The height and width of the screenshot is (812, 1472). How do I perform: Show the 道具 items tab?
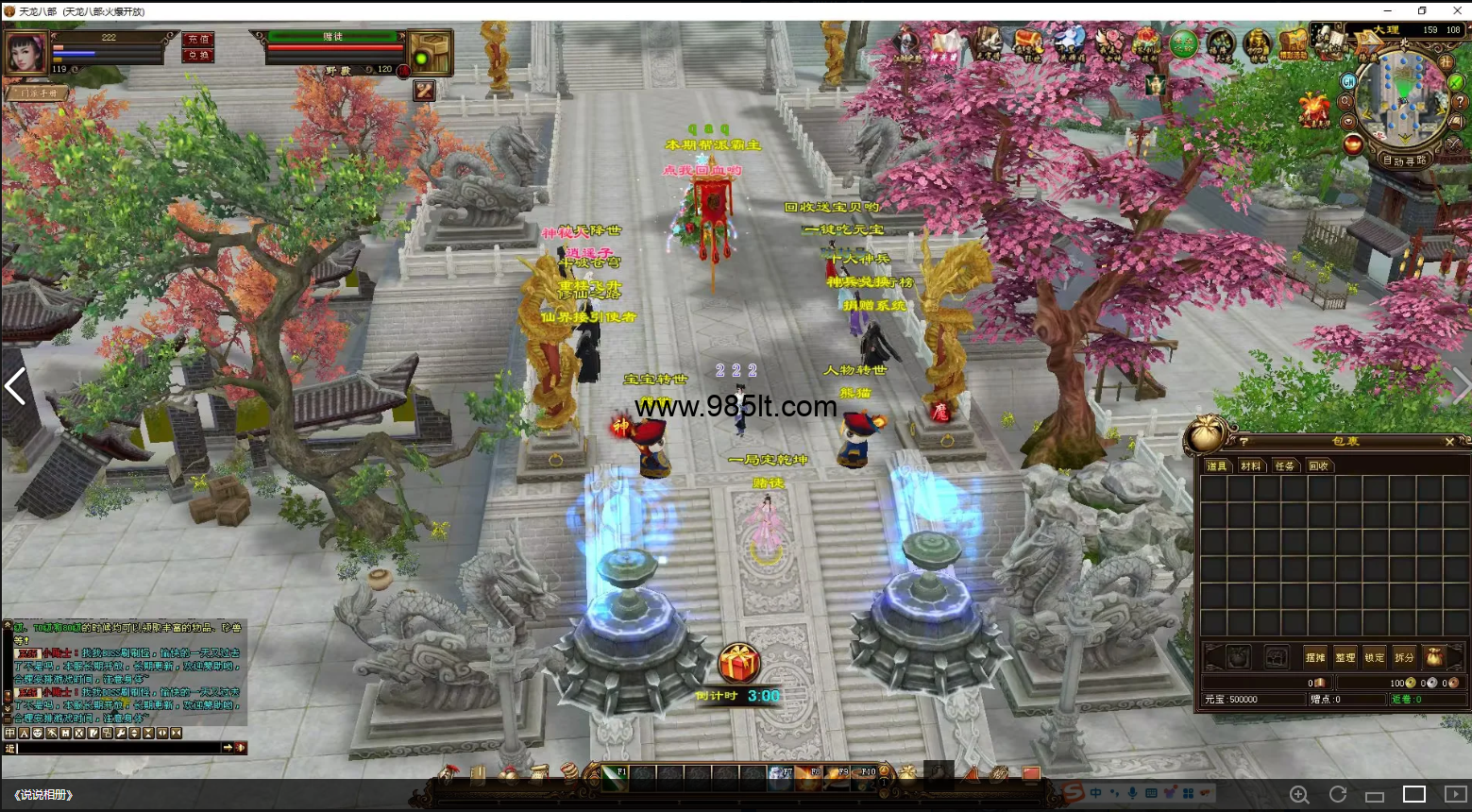click(x=1217, y=466)
